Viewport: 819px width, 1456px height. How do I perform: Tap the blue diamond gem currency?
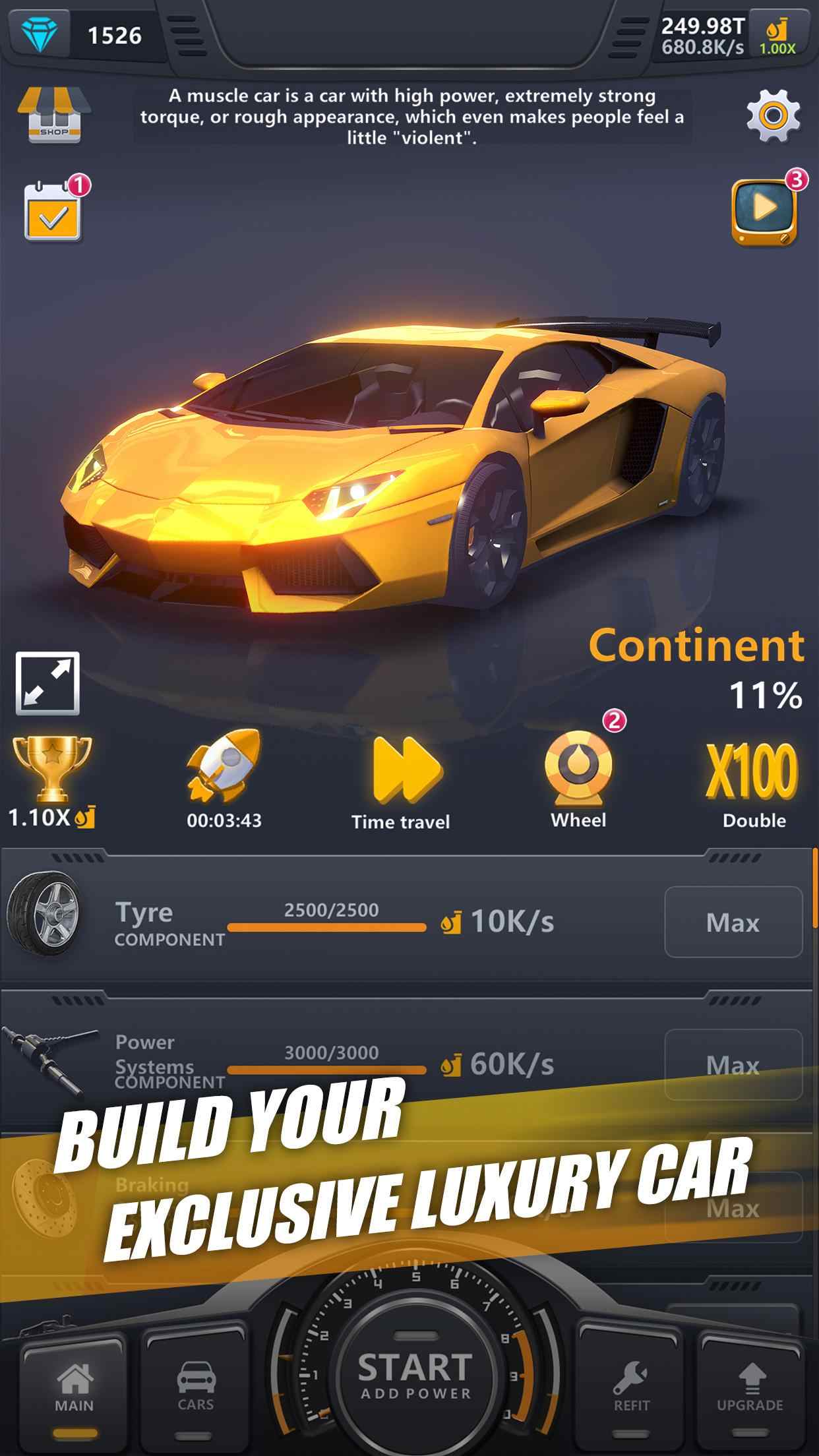click(40, 33)
